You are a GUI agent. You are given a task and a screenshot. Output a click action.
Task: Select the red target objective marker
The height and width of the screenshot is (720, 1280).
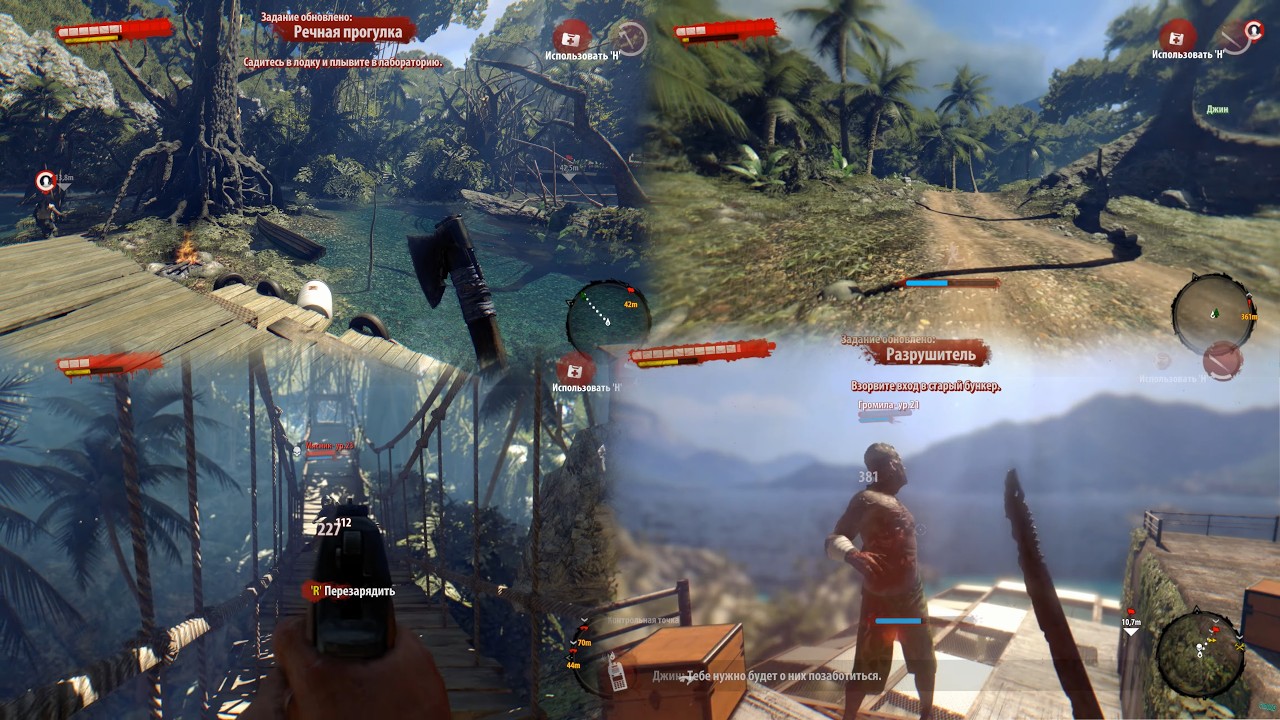click(45, 182)
